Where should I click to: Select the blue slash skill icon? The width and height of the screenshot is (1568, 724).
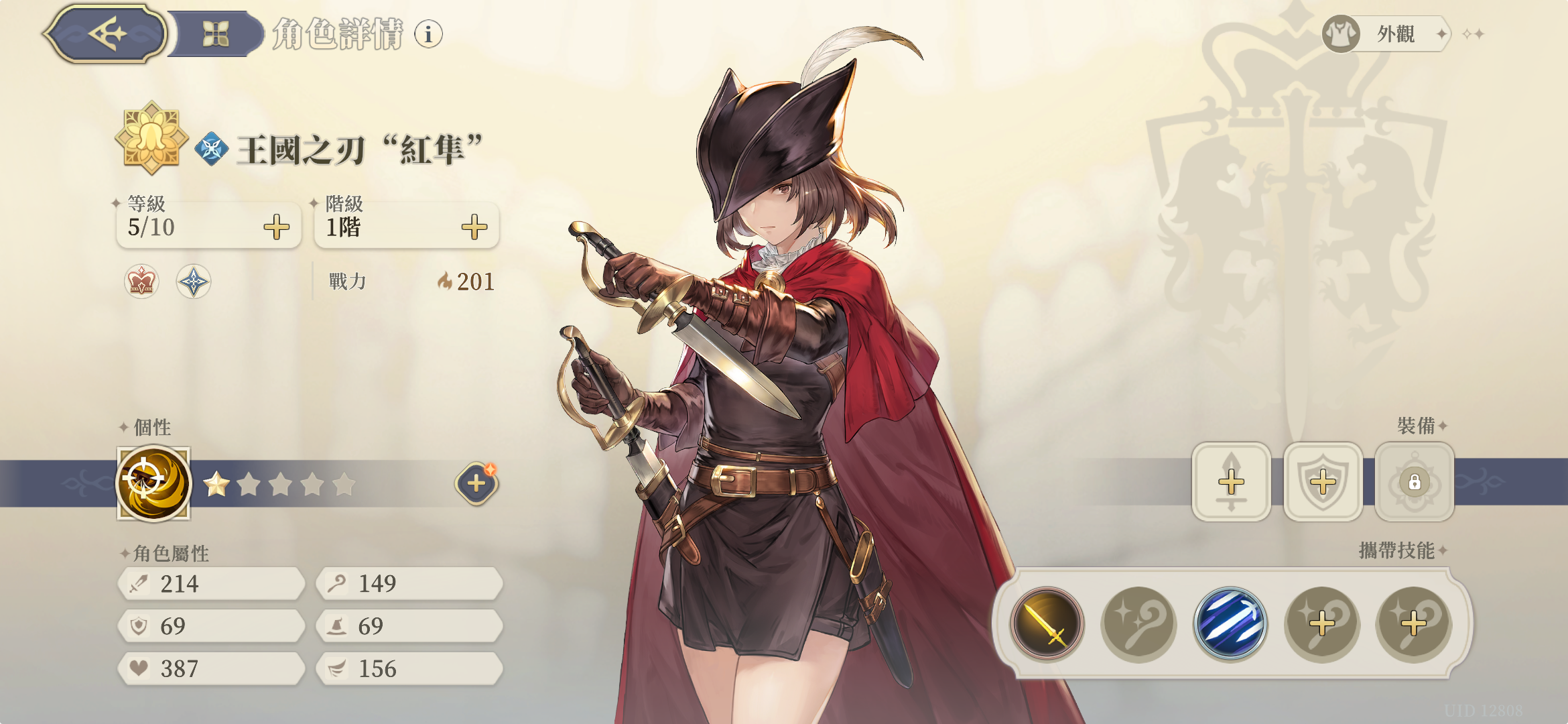point(1230,623)
